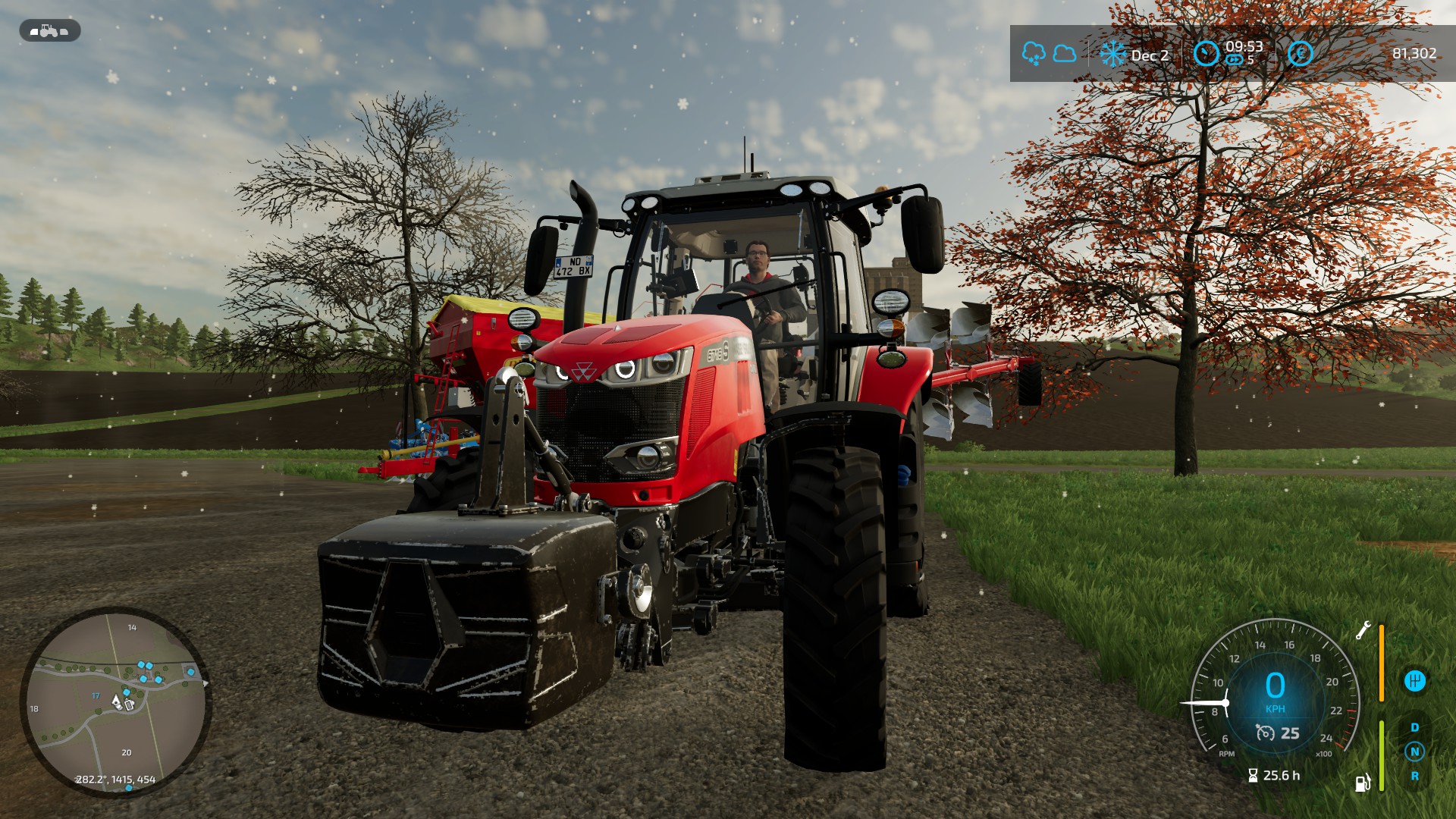Image resolution: width=1456 pixels, height=819 pixels.
Task: Click the snowflake season icon
Action: coord(1112,54)
